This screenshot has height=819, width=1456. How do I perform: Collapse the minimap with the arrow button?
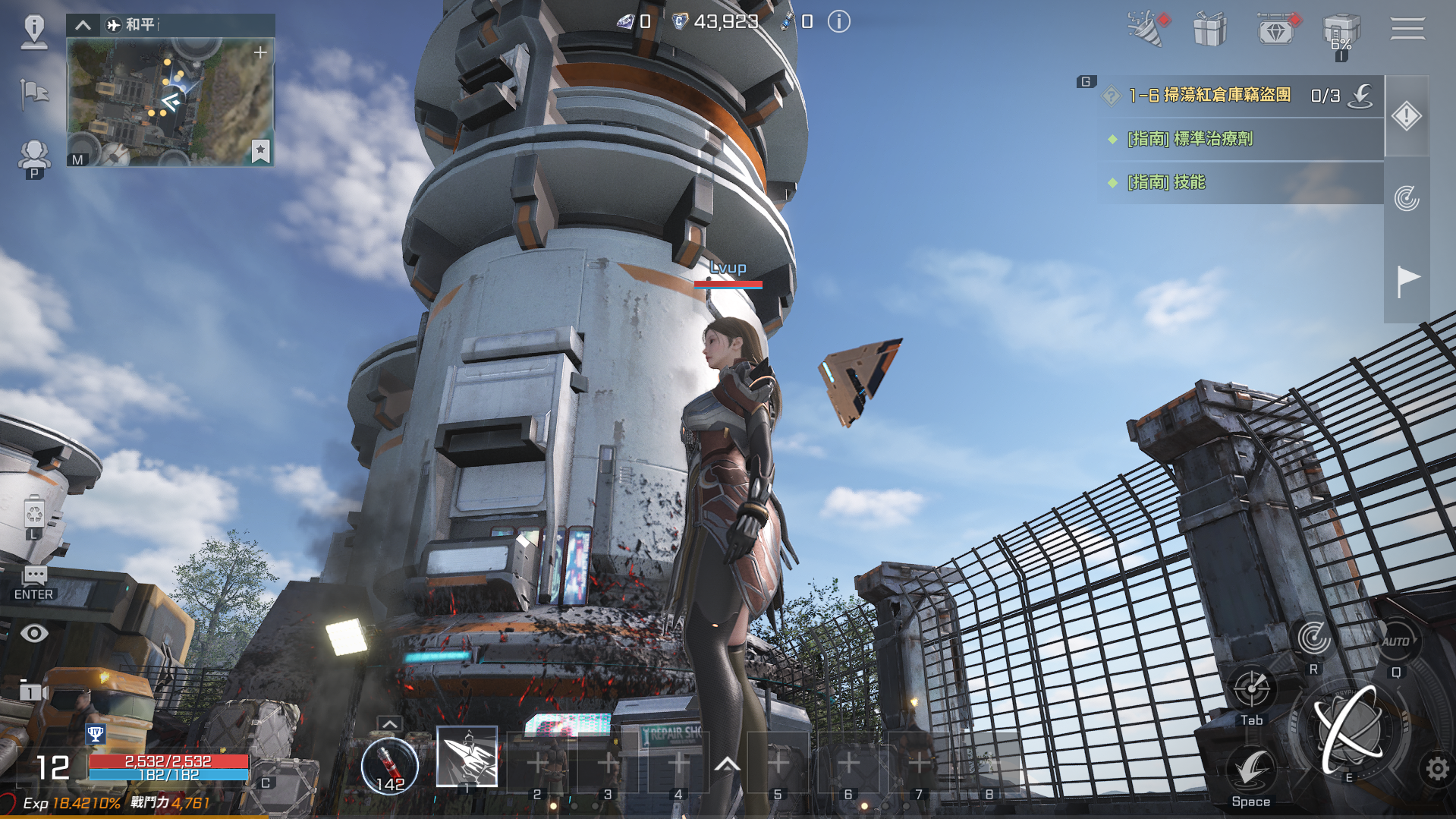83,25
